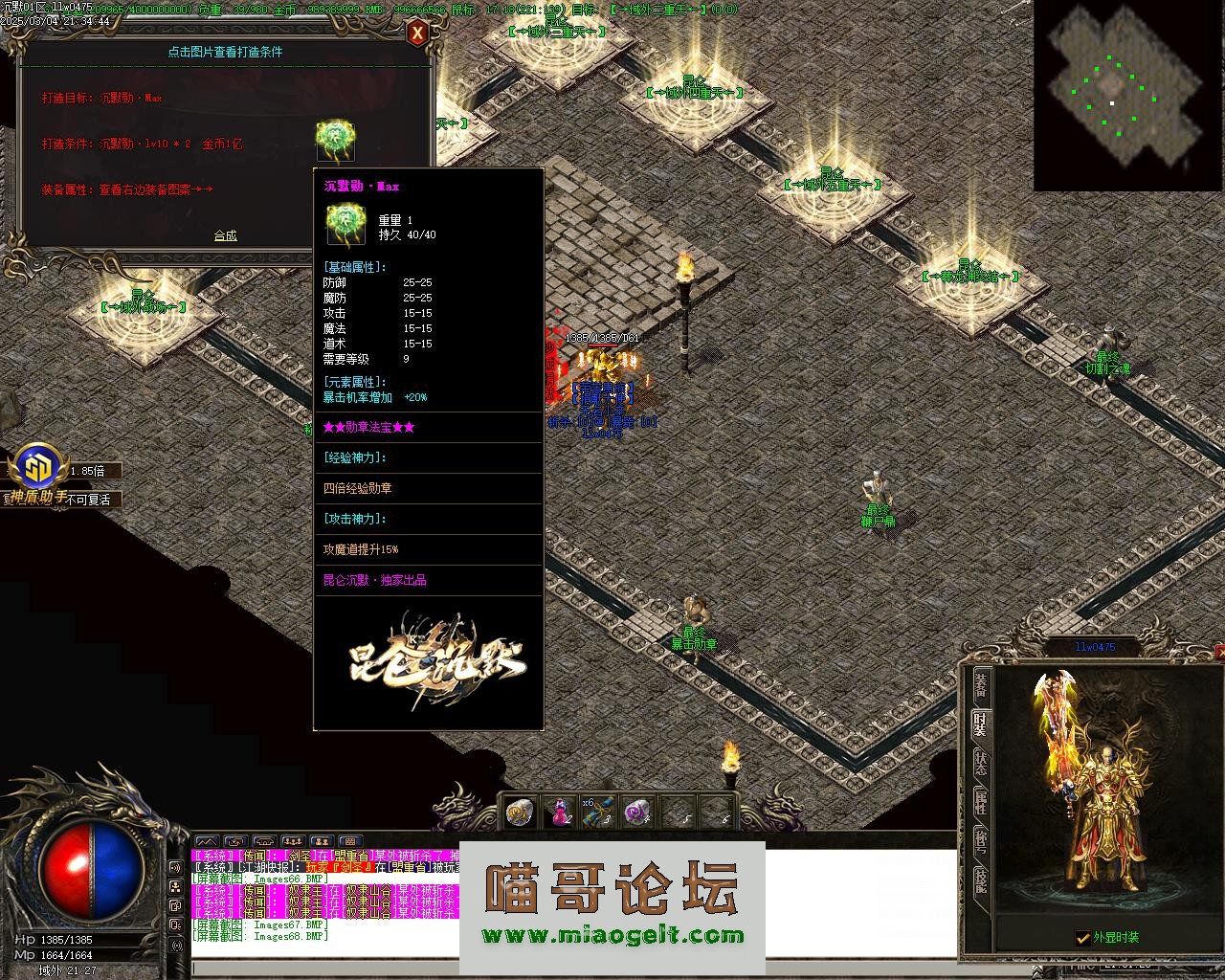Open the 神盾助手 helper icon
This screenshot has width=1225, height=980.
(38, 469)
